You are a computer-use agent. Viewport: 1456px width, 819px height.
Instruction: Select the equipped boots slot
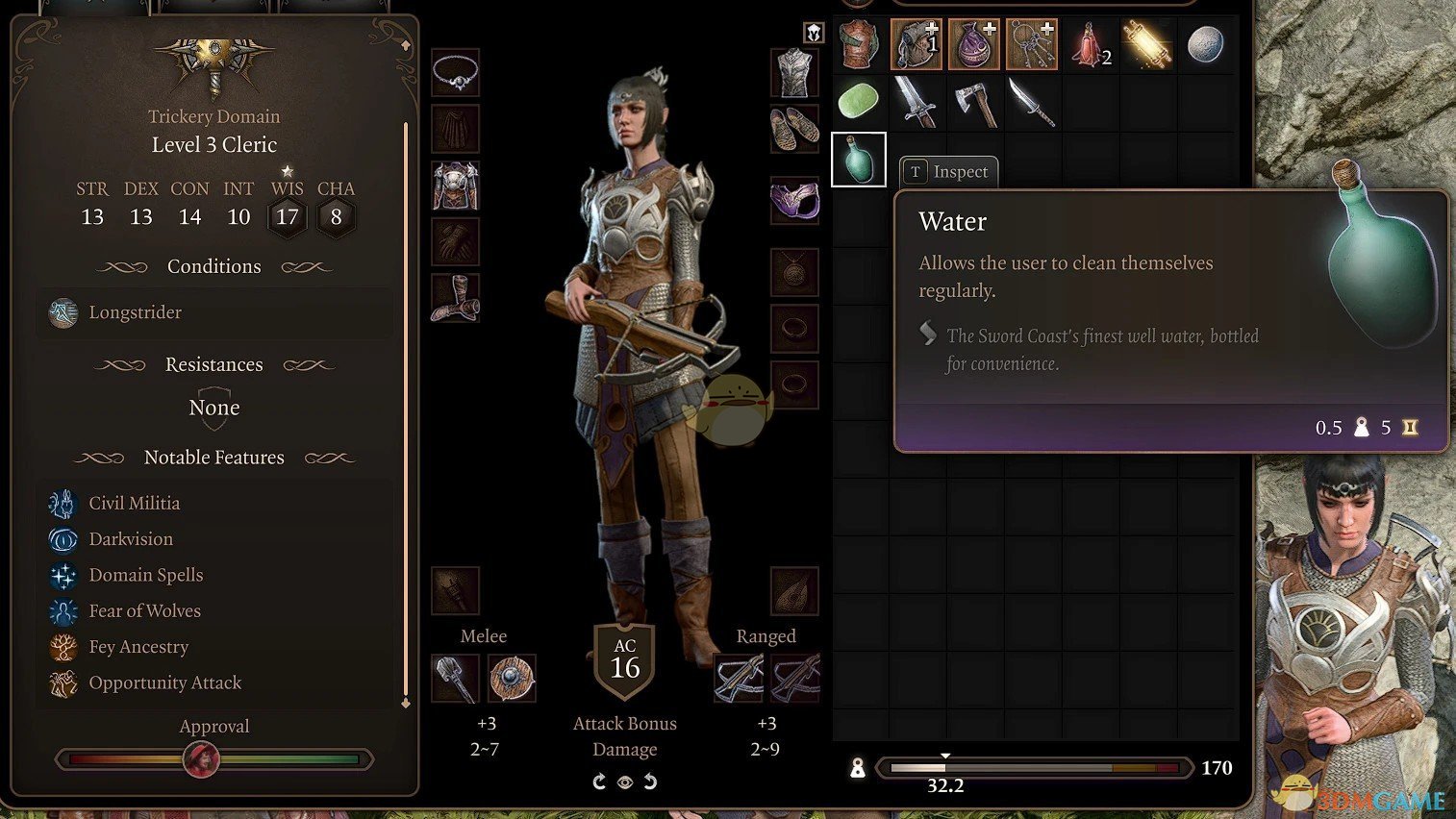pos(456,298)
